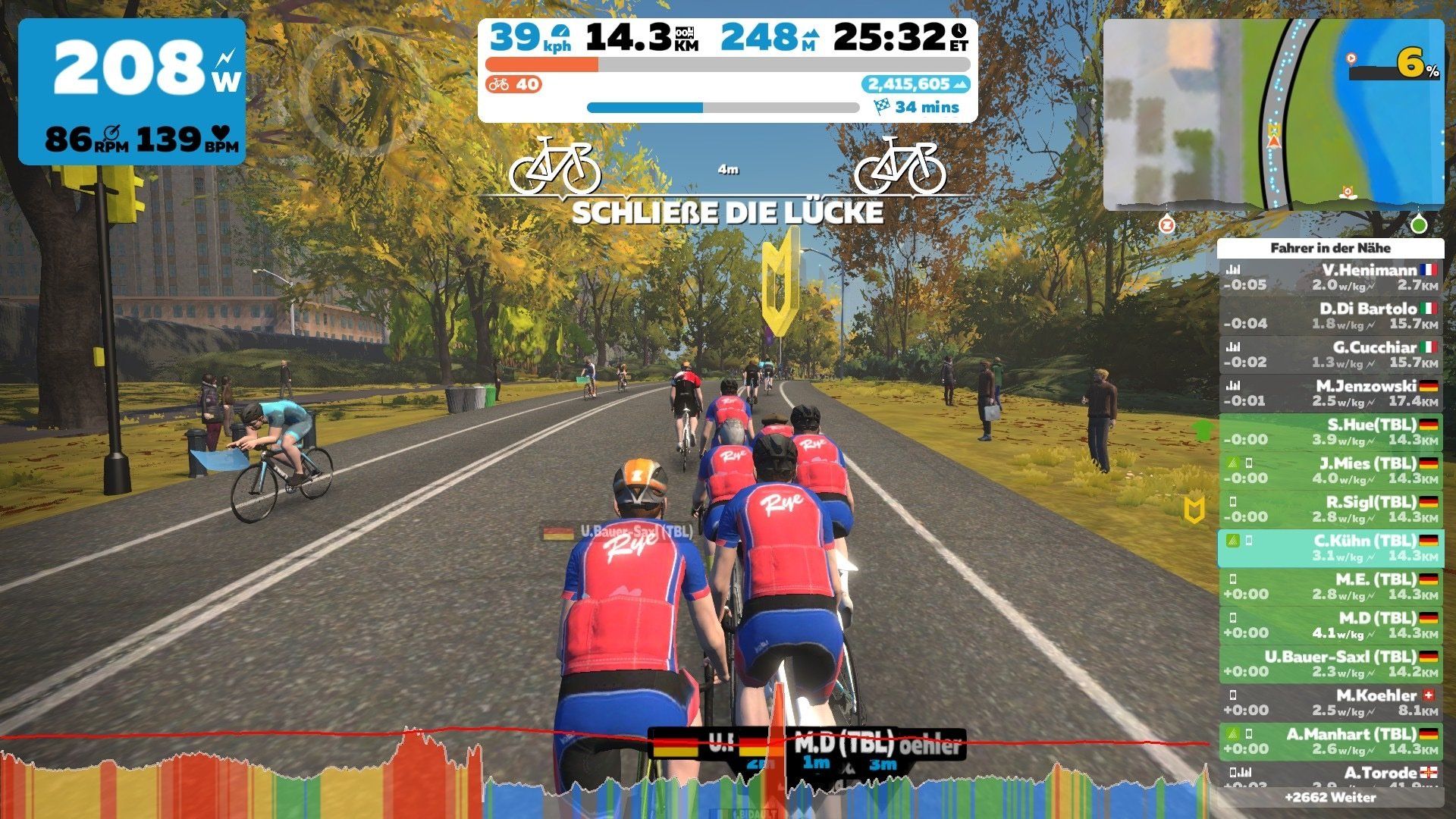Choose J.Mies (TBL) in the rider list
This screenshot has width=1456, height=819.
pos(1331,471)
